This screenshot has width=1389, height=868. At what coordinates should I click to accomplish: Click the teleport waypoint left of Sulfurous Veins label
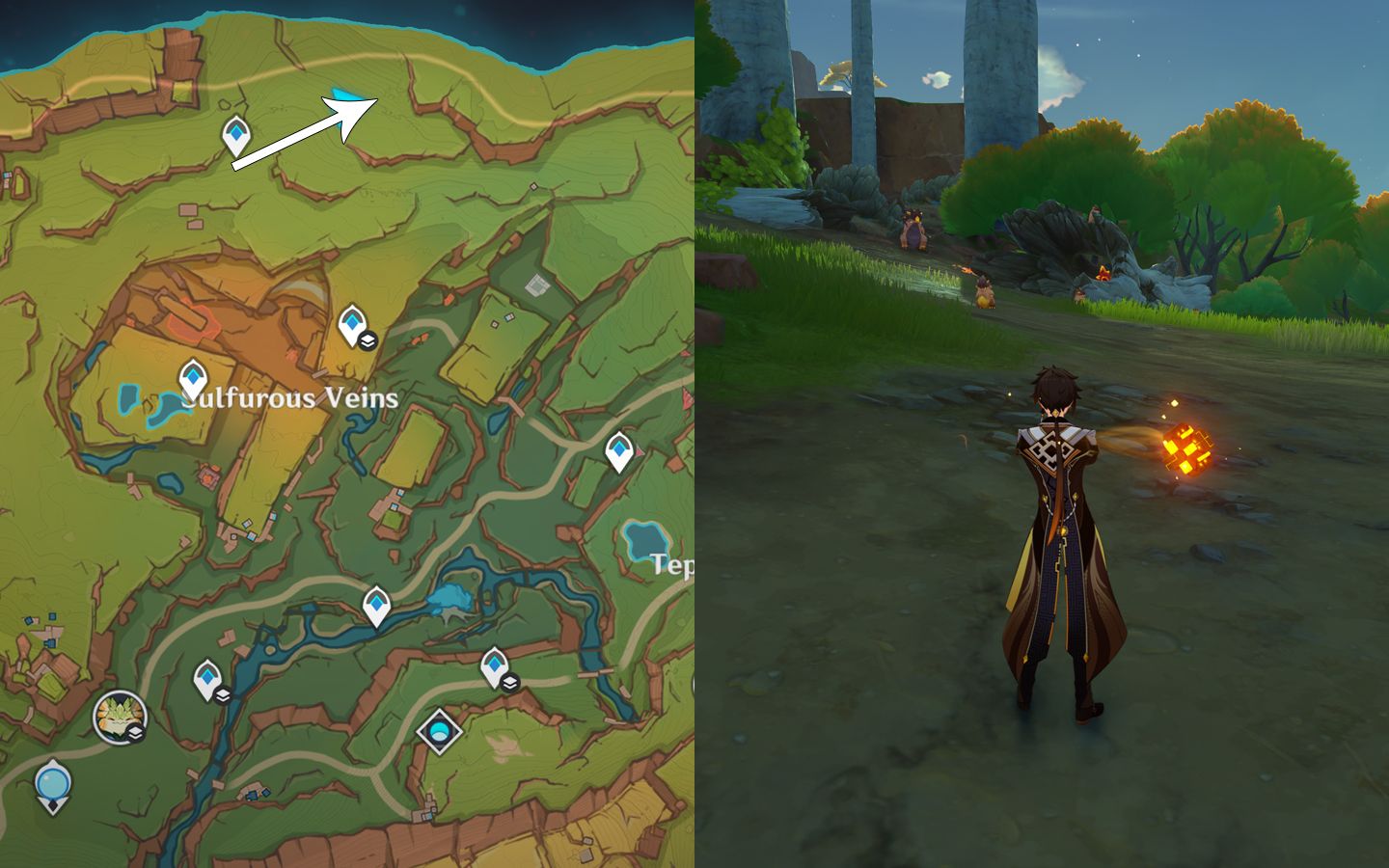point(192,376)
